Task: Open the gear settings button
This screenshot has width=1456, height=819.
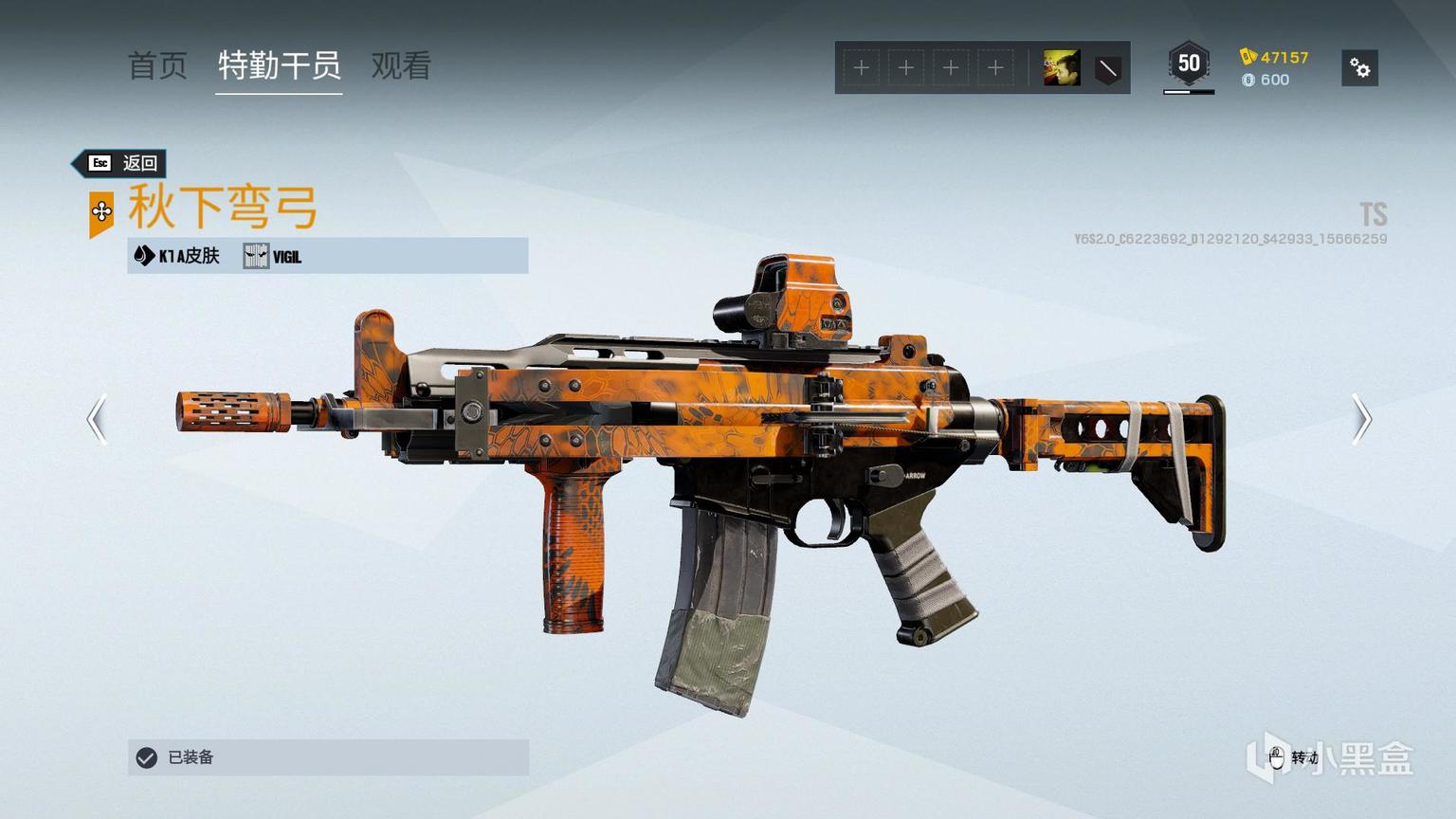Action: coord(1359,68)
